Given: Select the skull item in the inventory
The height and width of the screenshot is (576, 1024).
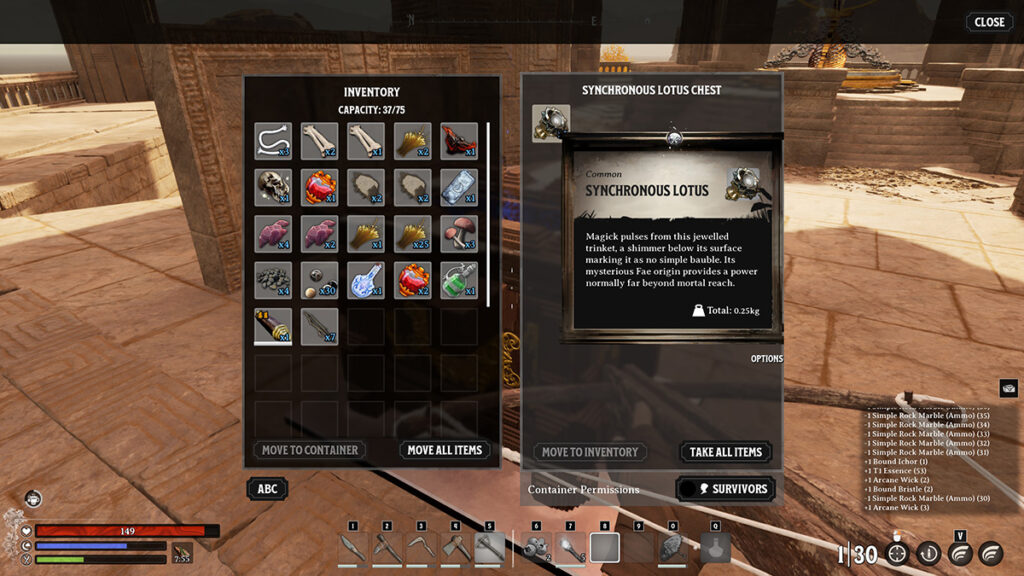Looking at the screenshot, I should coord(273,187).
